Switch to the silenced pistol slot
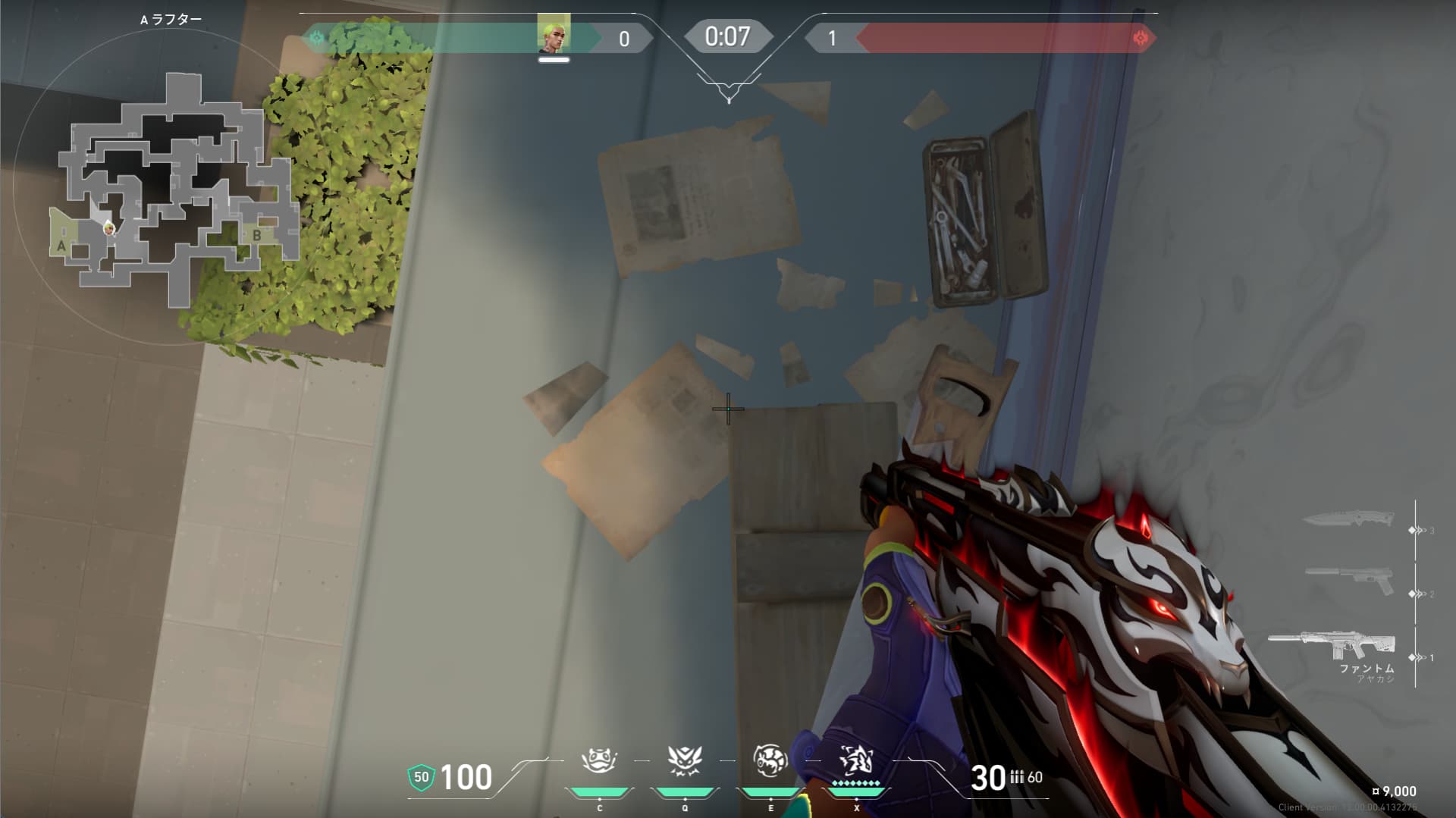 point(1350,581)
